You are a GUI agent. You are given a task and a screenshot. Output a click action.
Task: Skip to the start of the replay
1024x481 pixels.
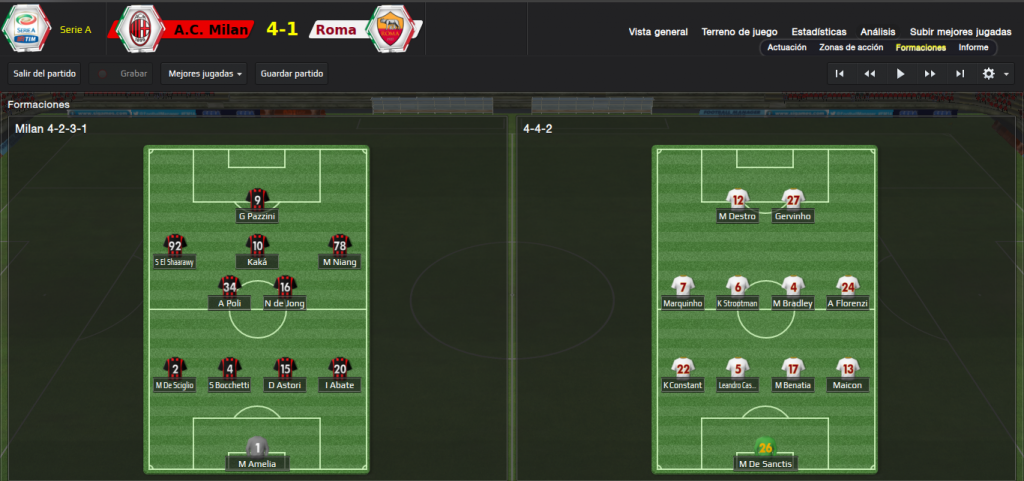(840, 73)
